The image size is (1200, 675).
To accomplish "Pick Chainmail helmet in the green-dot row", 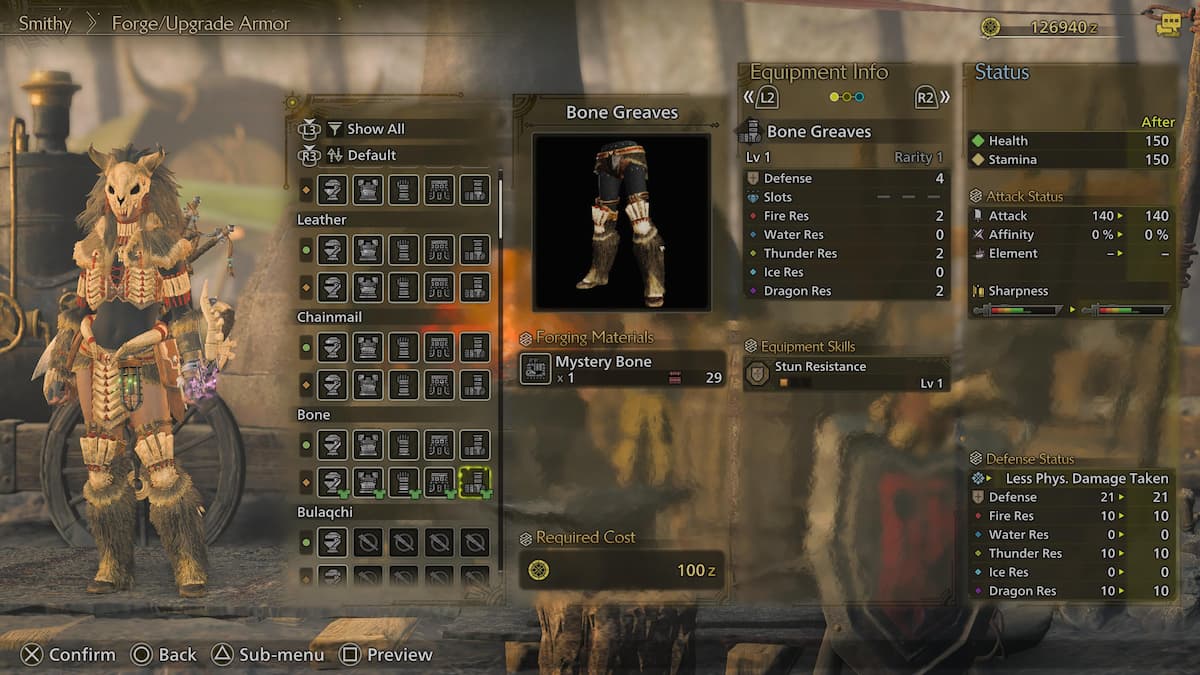I will tap(332, 347).
